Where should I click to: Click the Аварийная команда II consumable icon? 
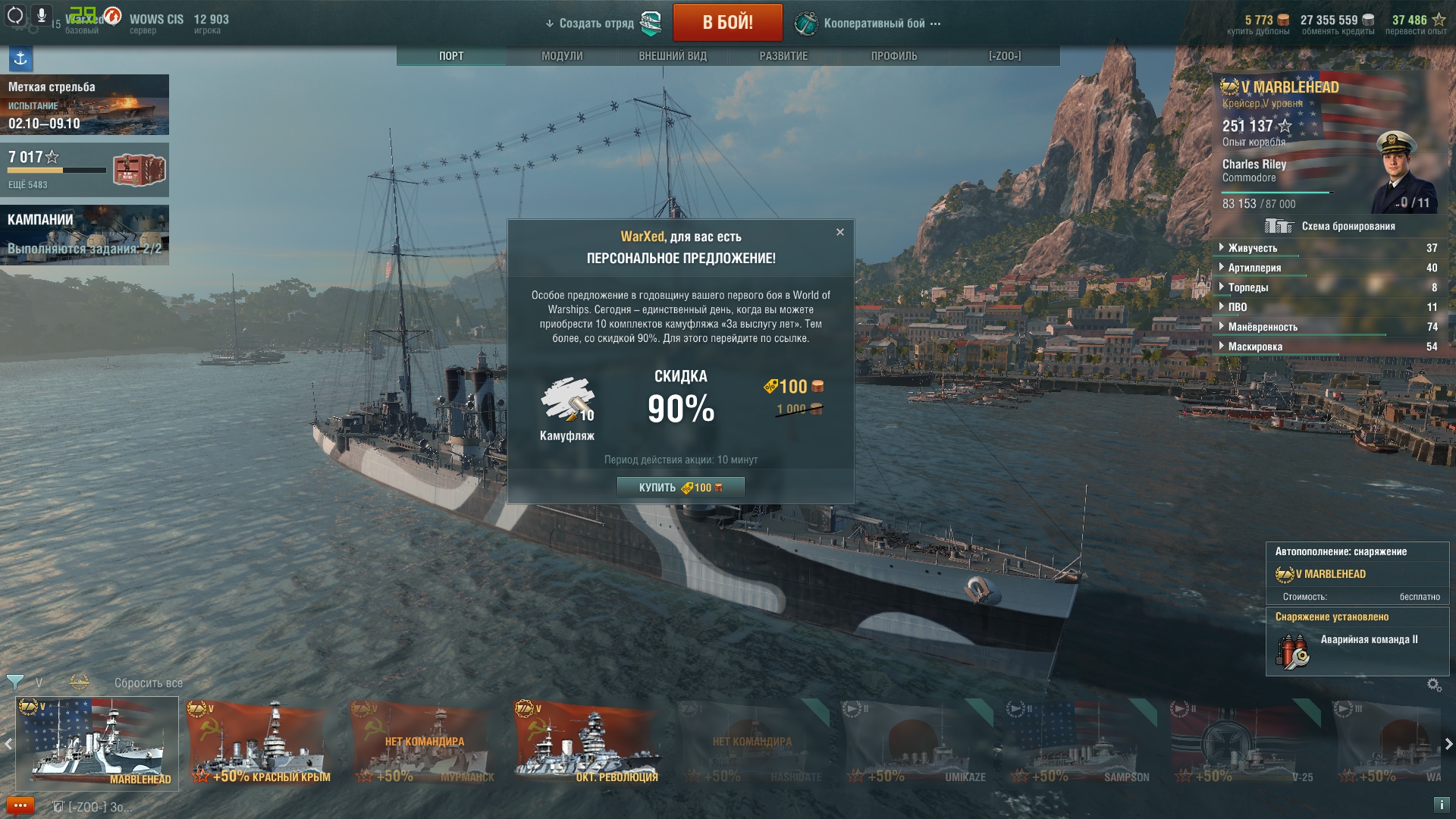pyautogui.click(x=1293, y=651)
